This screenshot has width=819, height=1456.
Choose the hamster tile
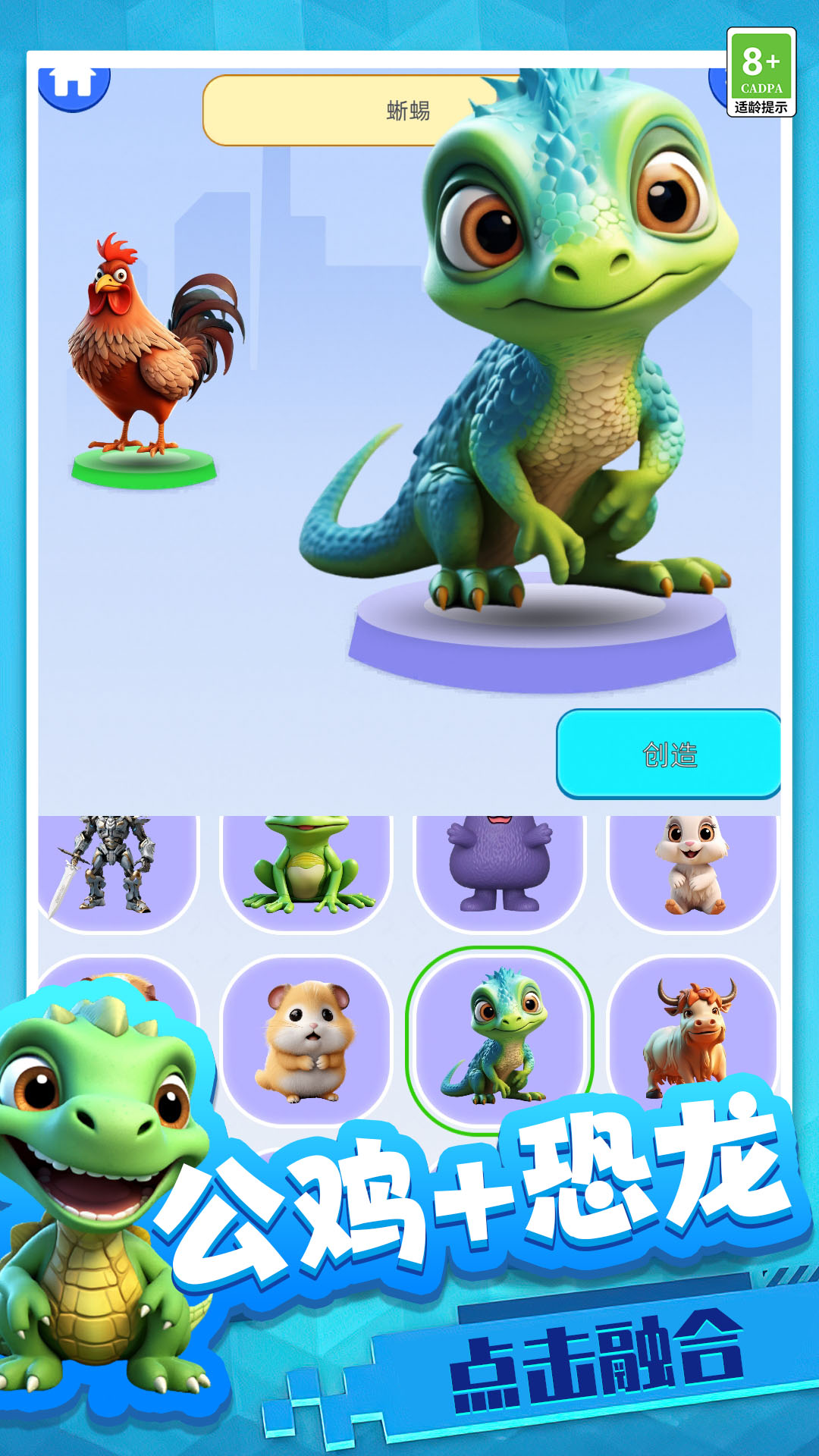click(x=306, y=1039)
